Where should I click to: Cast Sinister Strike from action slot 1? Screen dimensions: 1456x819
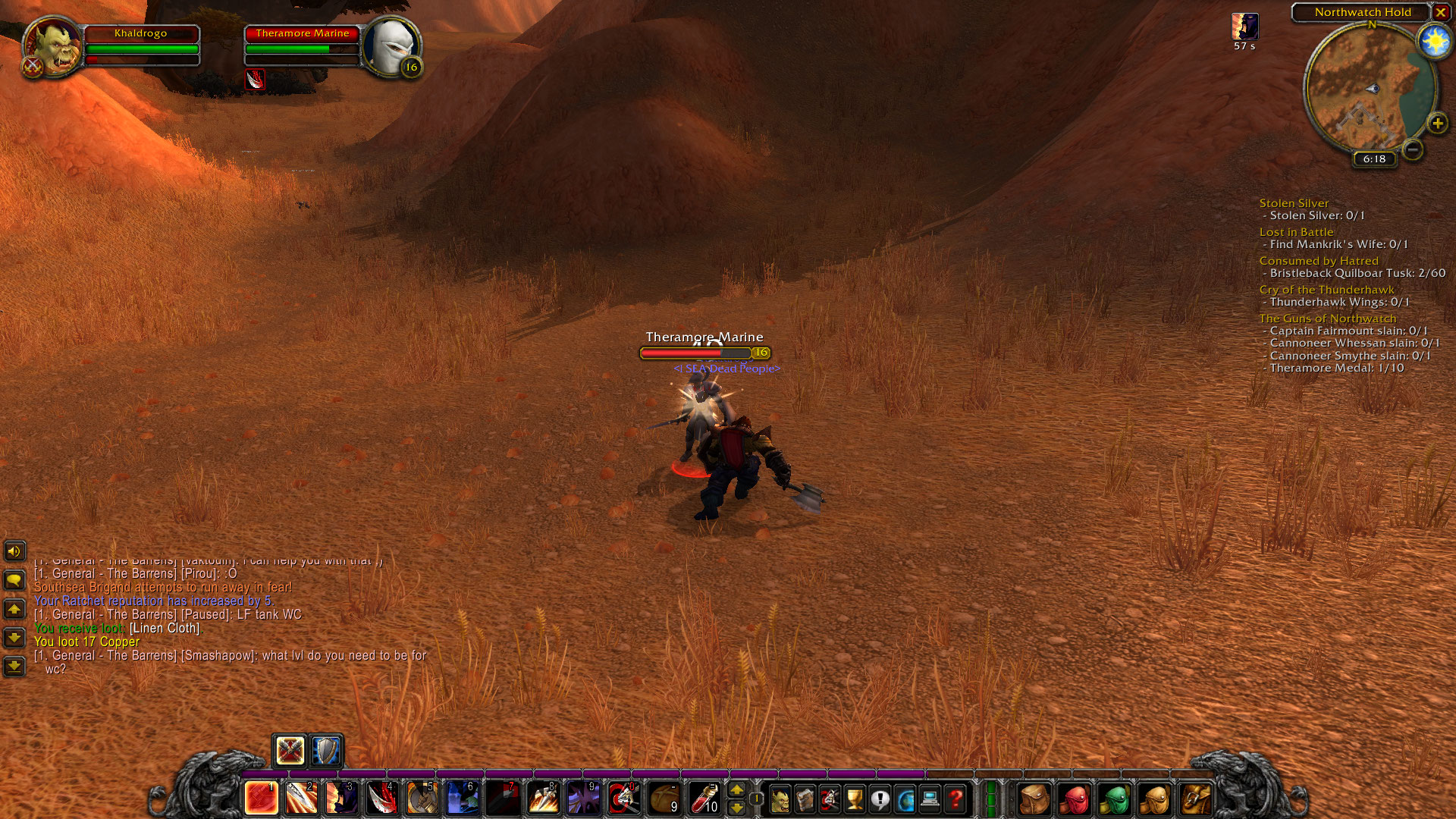point(261,798)
